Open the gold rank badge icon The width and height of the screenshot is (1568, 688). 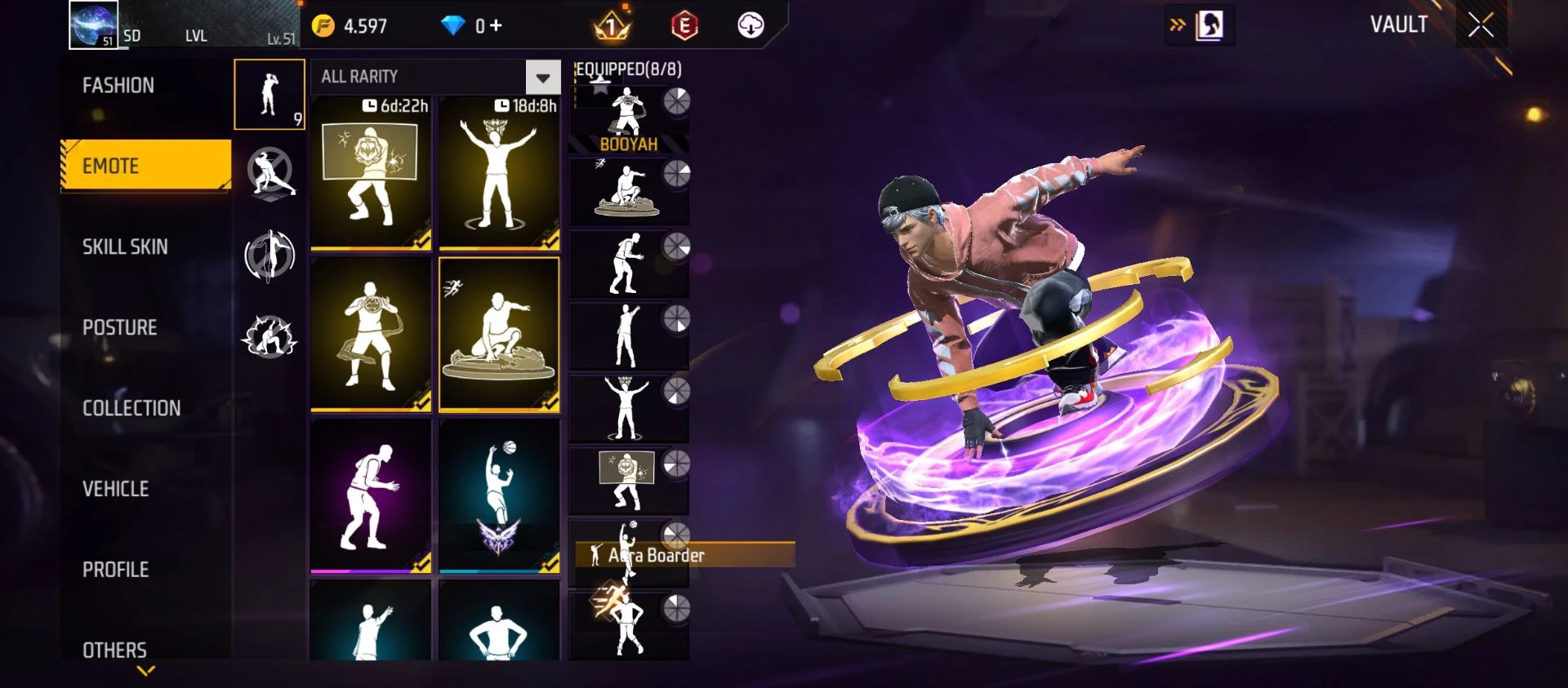point(611,26)
